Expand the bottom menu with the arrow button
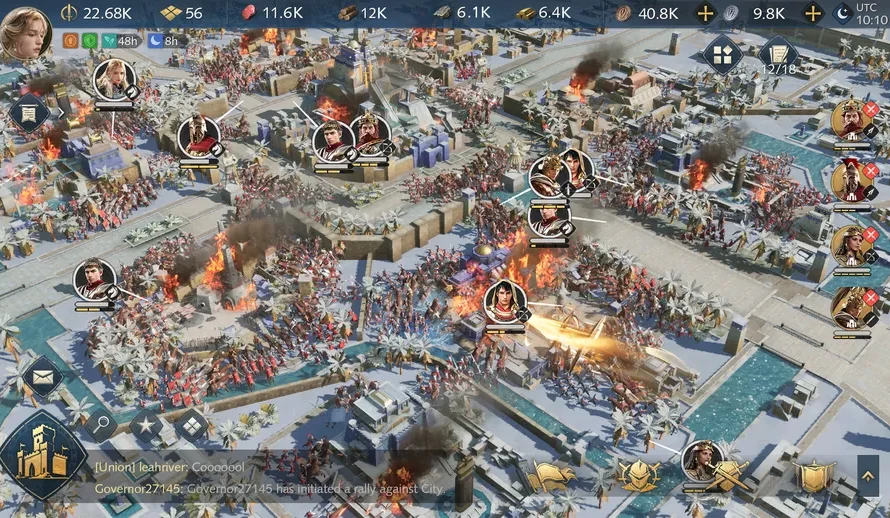The height and width of the screenshot is (518, 890). (868, 476)
